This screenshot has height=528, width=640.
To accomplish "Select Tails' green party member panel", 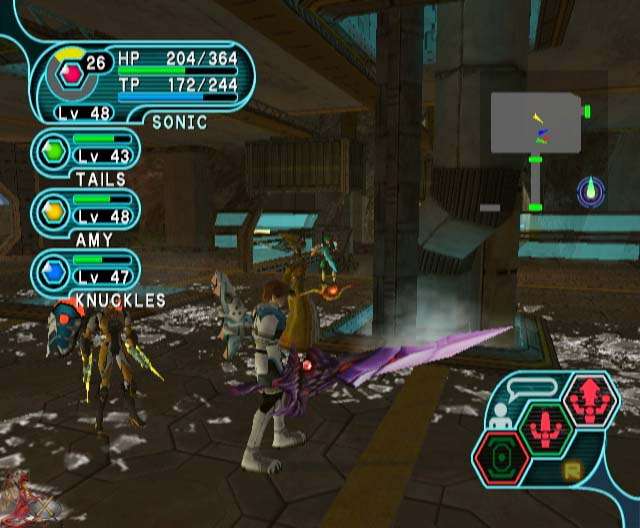I will (85, 151).
